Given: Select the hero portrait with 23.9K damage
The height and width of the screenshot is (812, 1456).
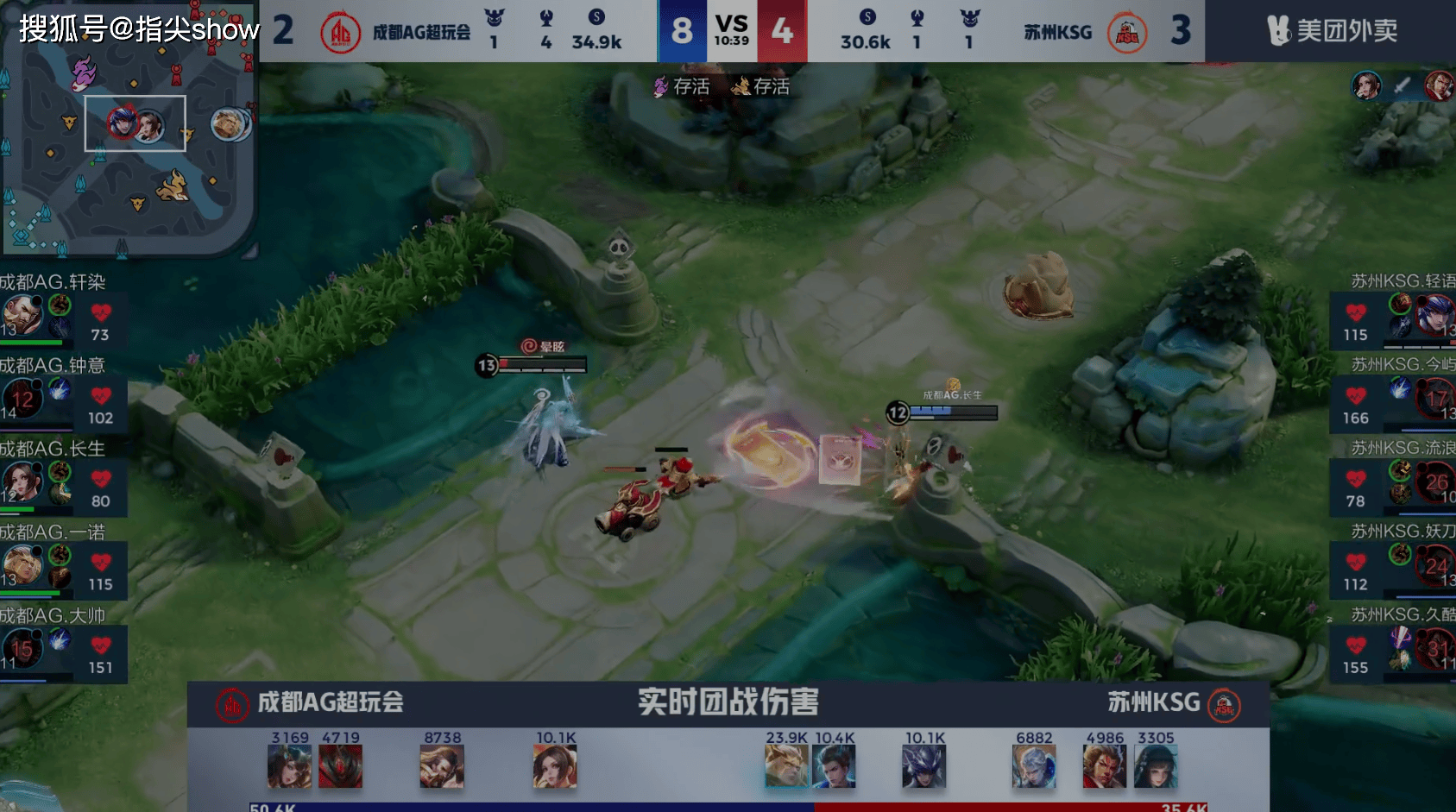Looking at the screenshot, I should [785, 766].
